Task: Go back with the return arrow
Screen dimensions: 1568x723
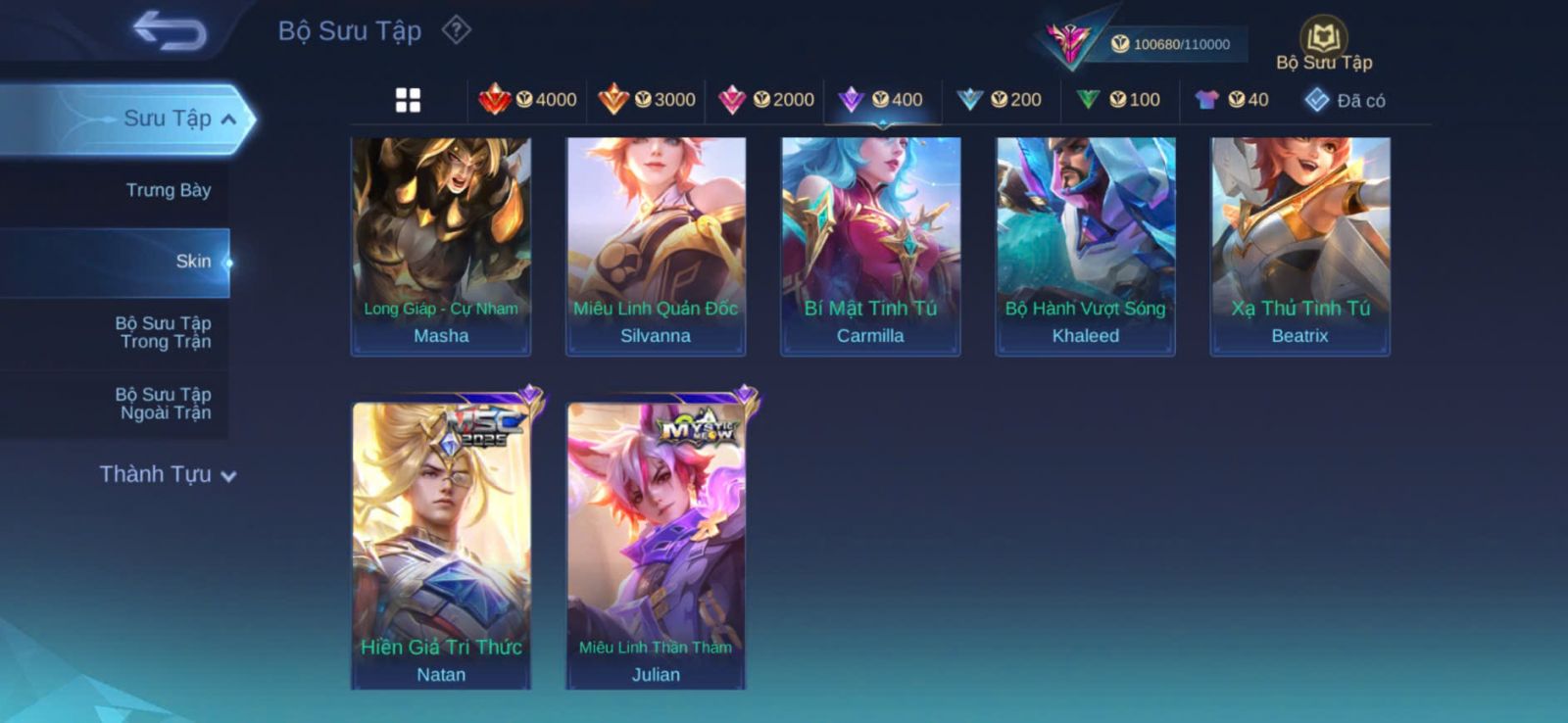Action: click(170, 29)
